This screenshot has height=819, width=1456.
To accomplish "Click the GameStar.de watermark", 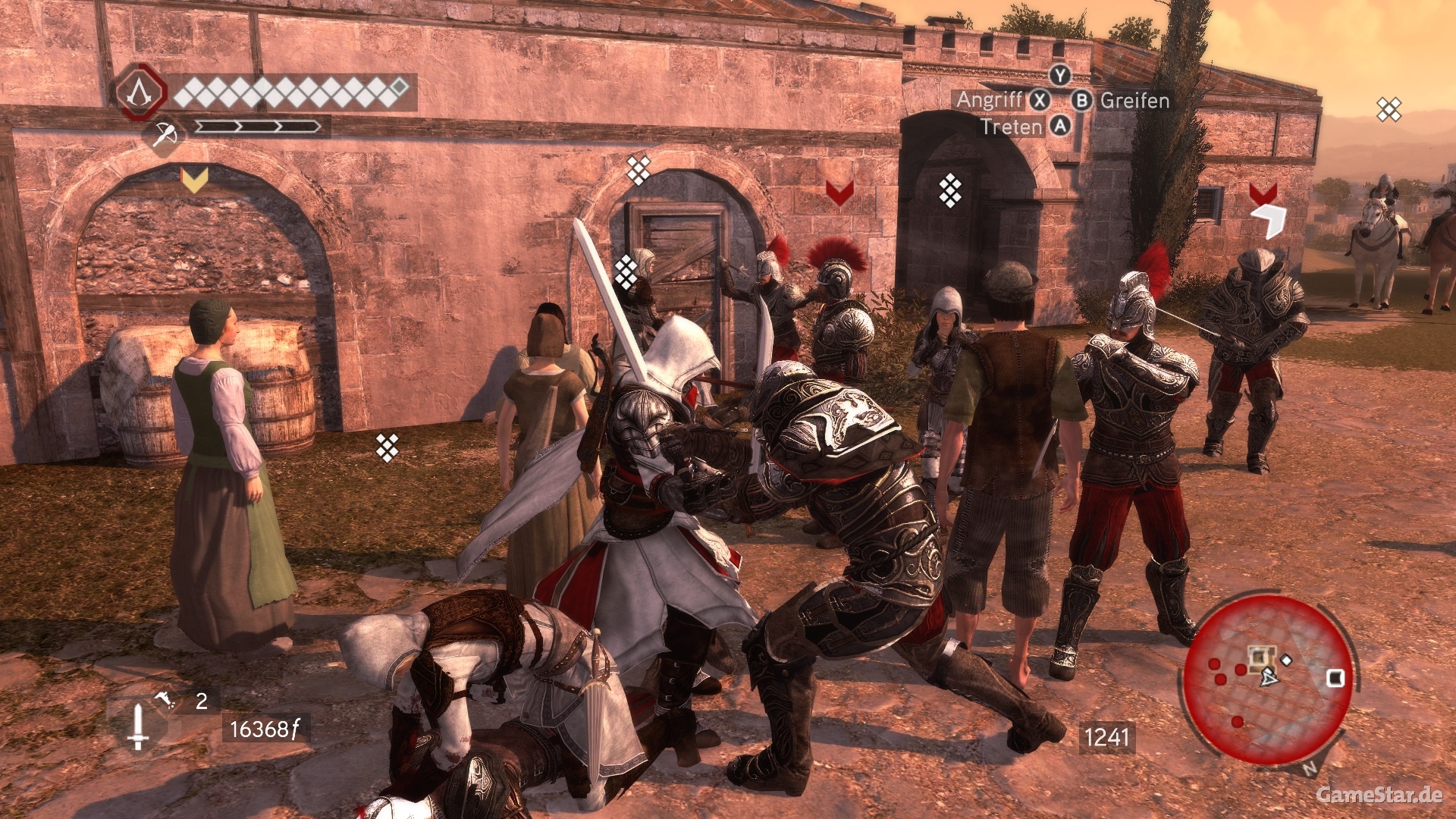I will pos(1379,795).
